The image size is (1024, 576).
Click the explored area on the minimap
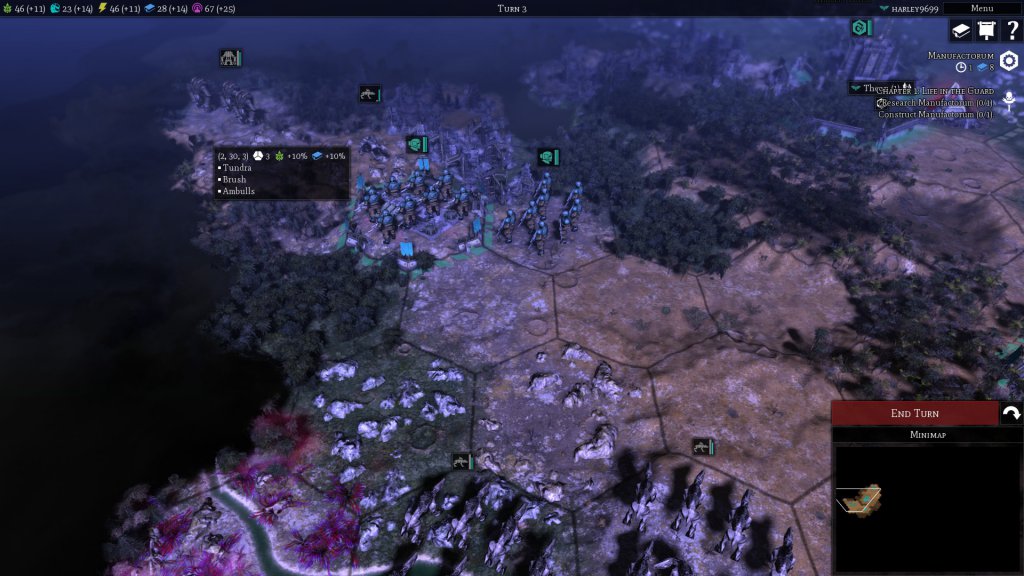[860, 497]
